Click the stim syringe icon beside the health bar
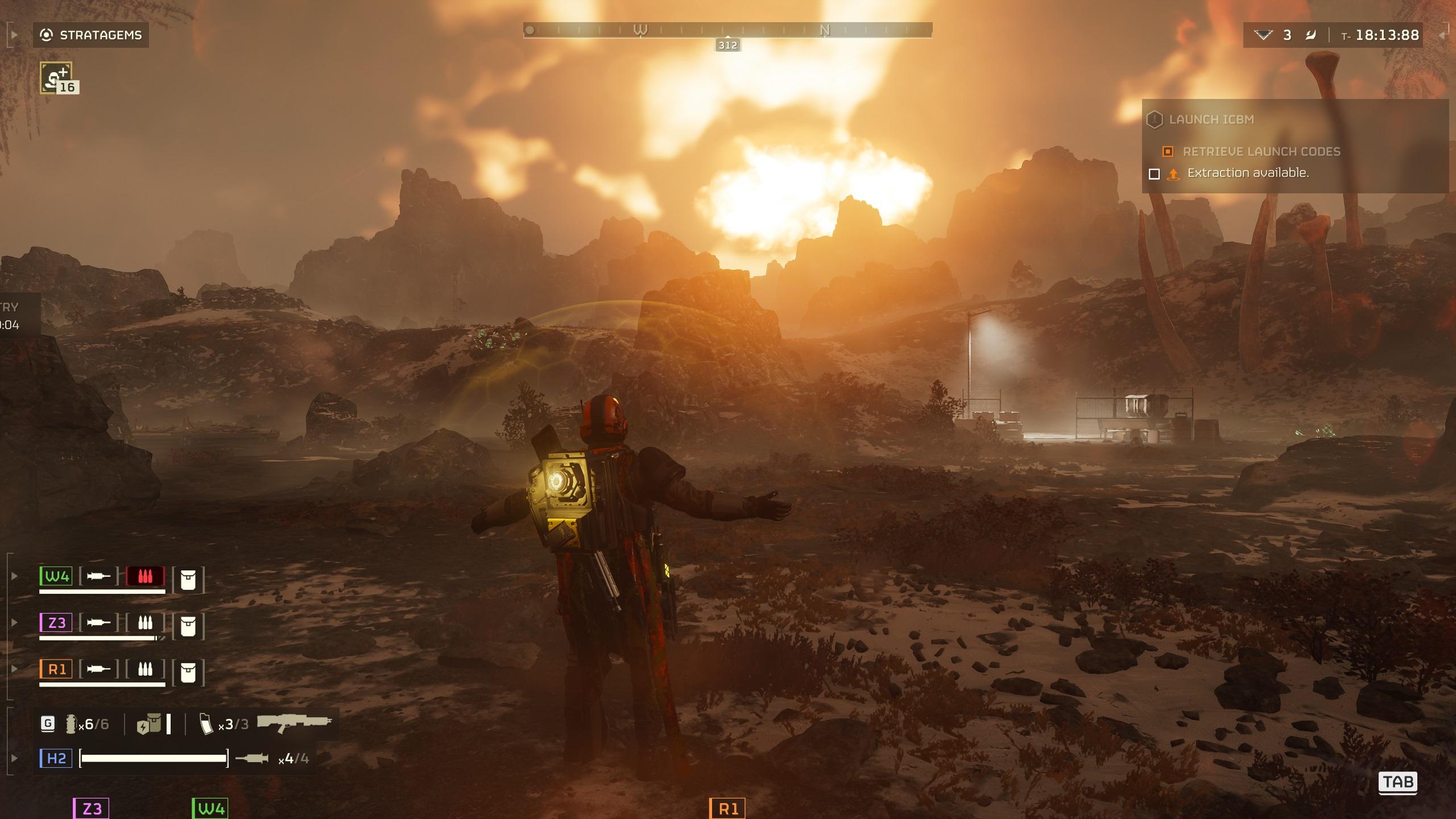Screen dimensions: 1456x819 coord(251,758)
